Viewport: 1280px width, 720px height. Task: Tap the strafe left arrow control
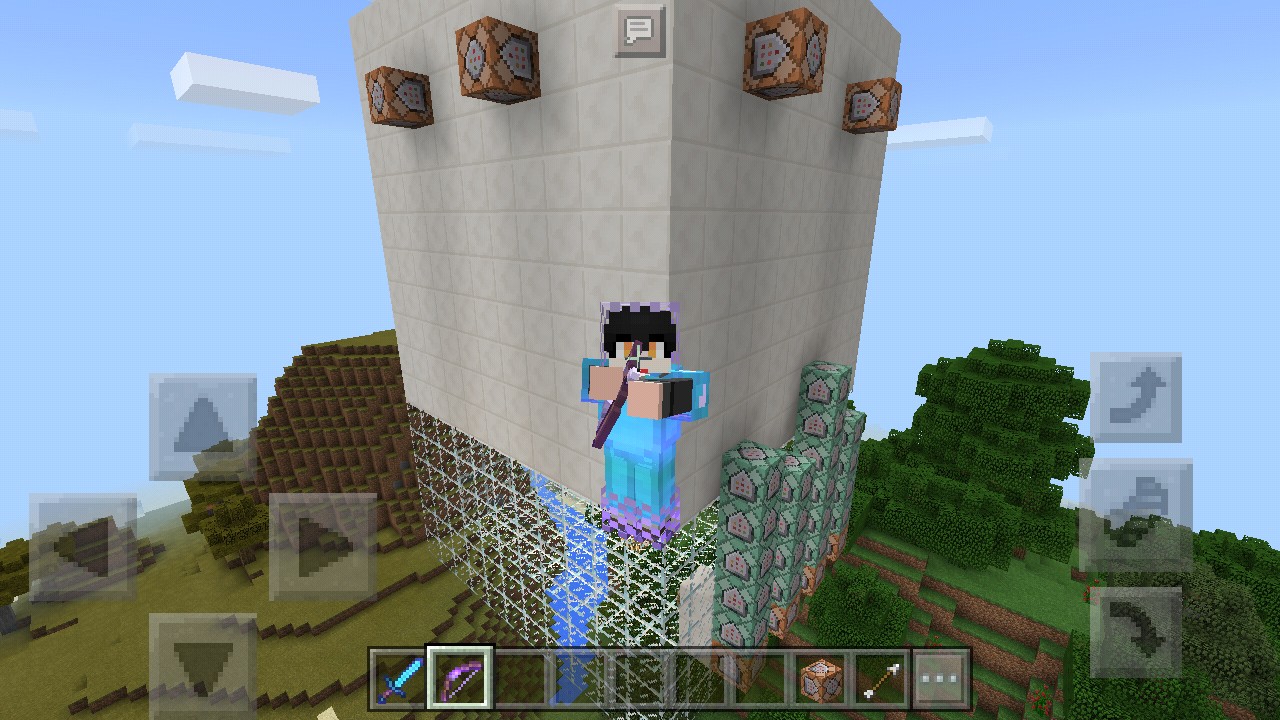[84, 547]
